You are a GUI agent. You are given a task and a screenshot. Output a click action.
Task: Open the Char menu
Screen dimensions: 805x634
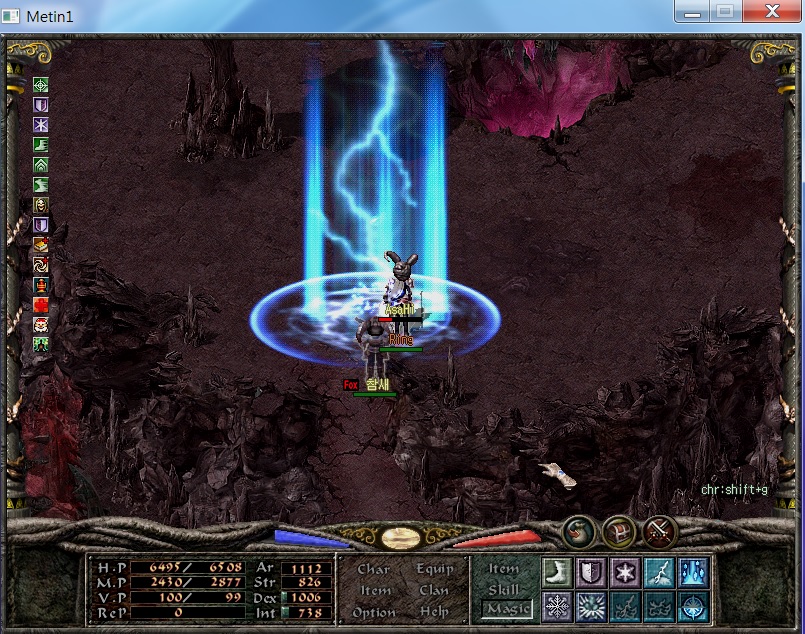coord(373,569)
